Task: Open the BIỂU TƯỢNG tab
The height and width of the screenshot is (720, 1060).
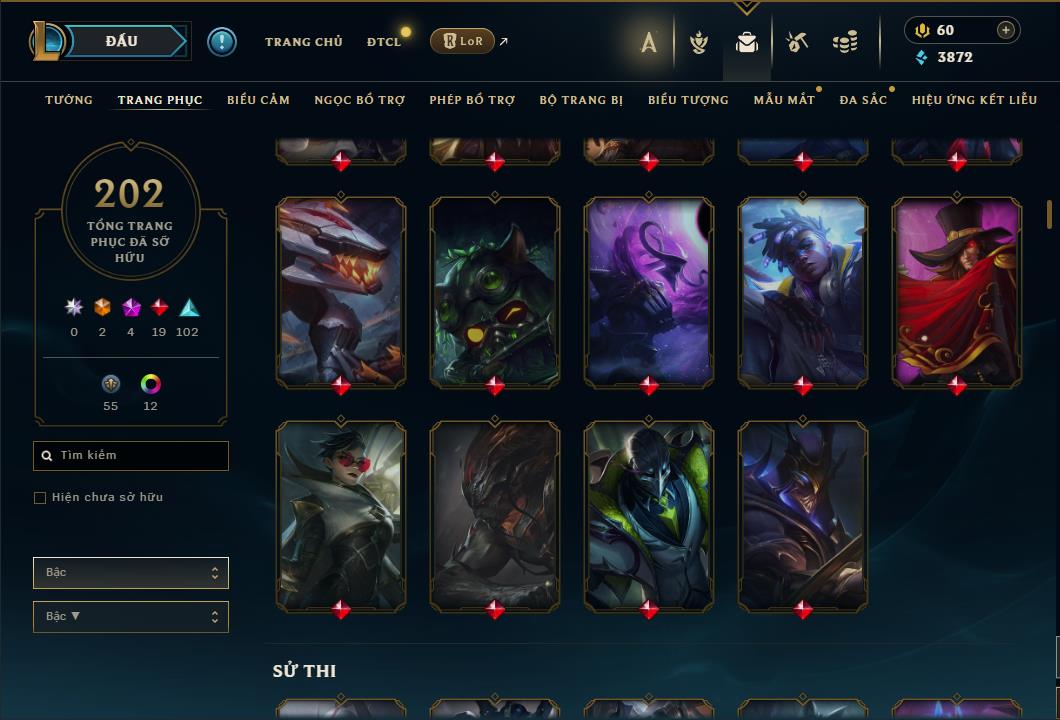Action: 688,100
